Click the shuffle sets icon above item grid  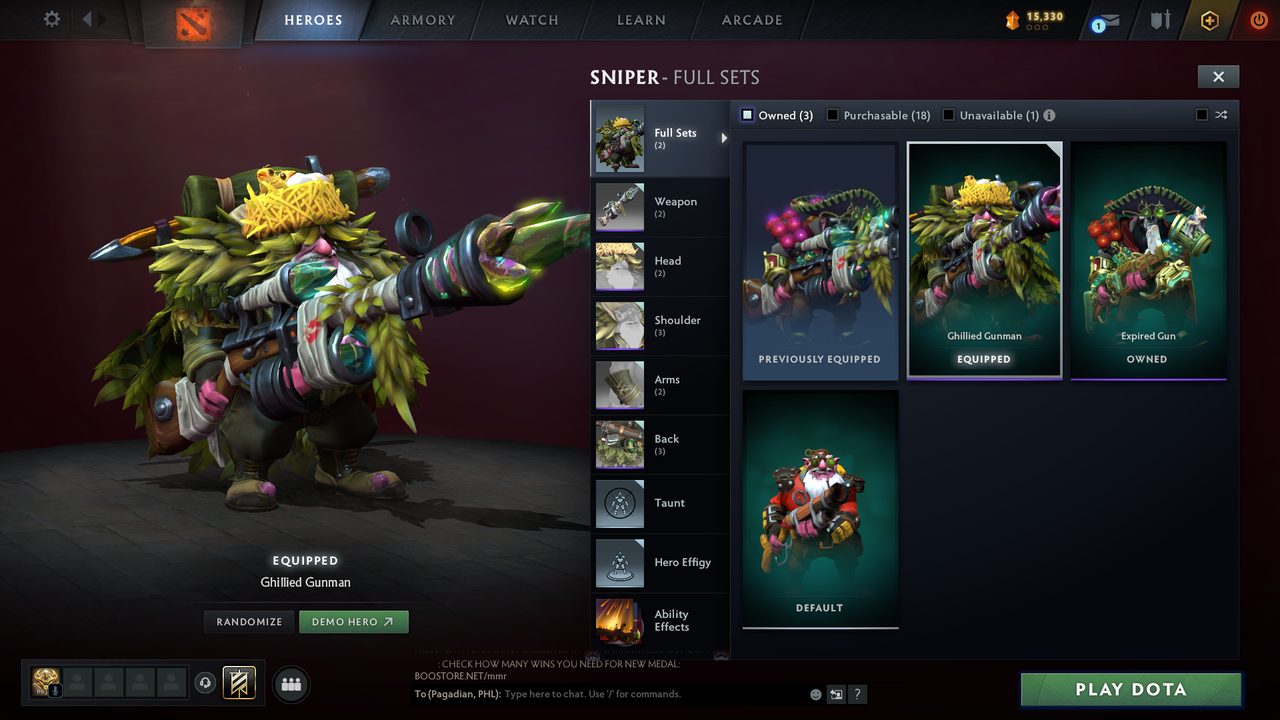pos(1220,115)
